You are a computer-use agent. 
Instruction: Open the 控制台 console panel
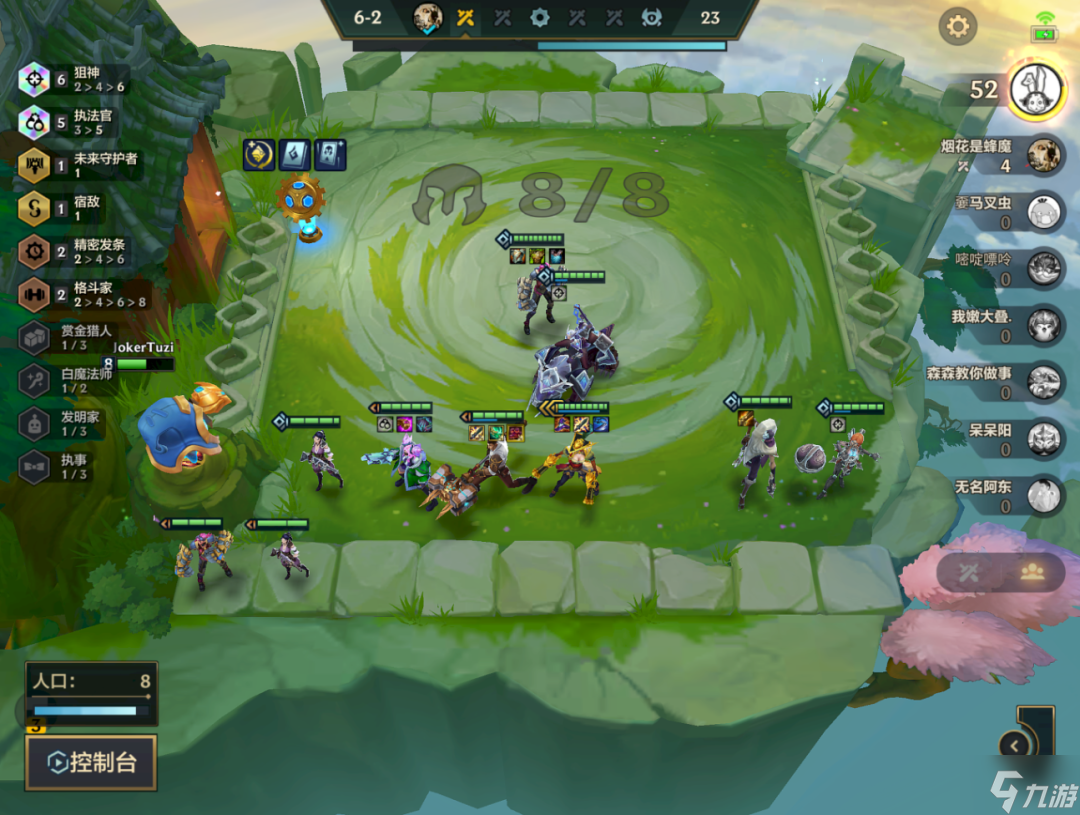(91, 762)
